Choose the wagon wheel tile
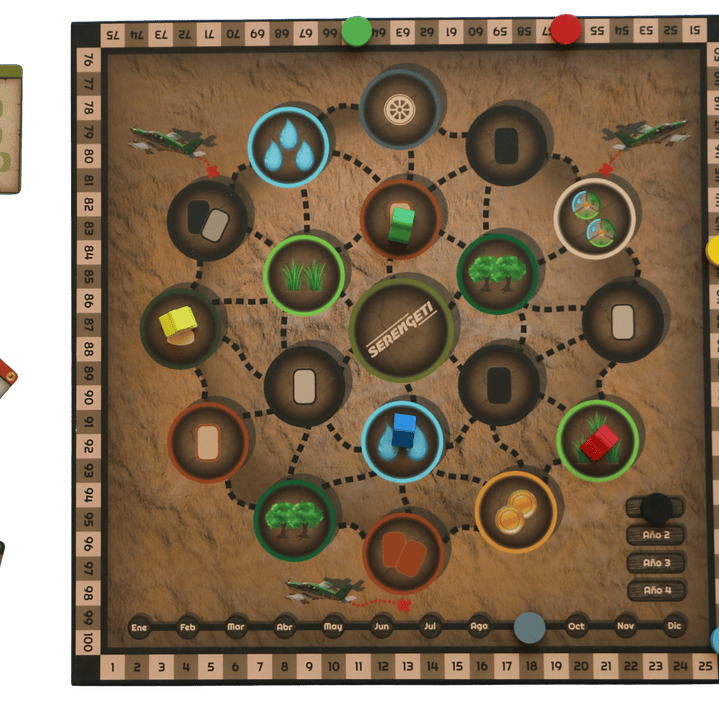This screenshot has height=719, width=719. coord(400,108)
